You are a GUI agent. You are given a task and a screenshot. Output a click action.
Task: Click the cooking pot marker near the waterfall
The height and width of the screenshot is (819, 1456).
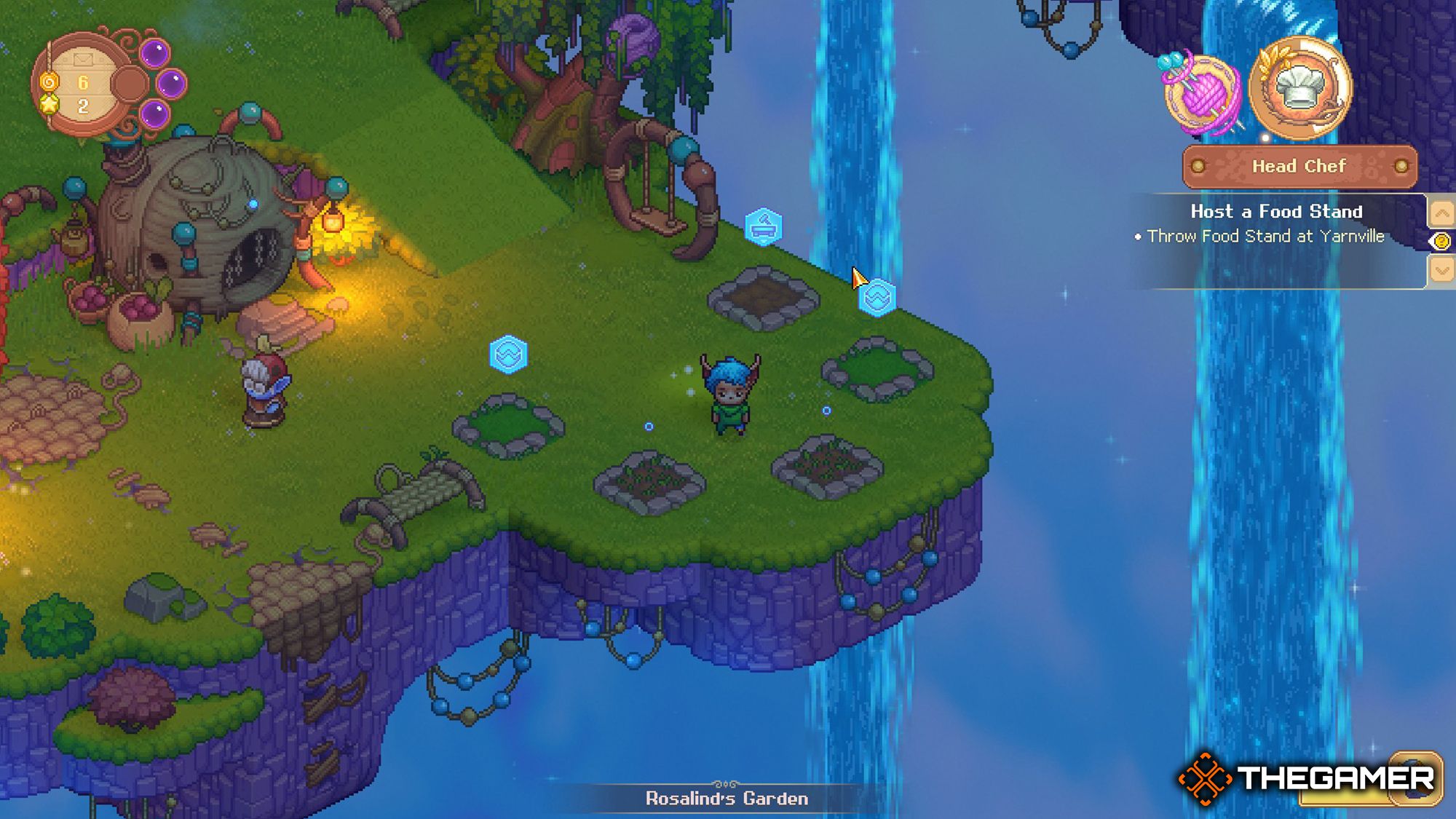762,226
